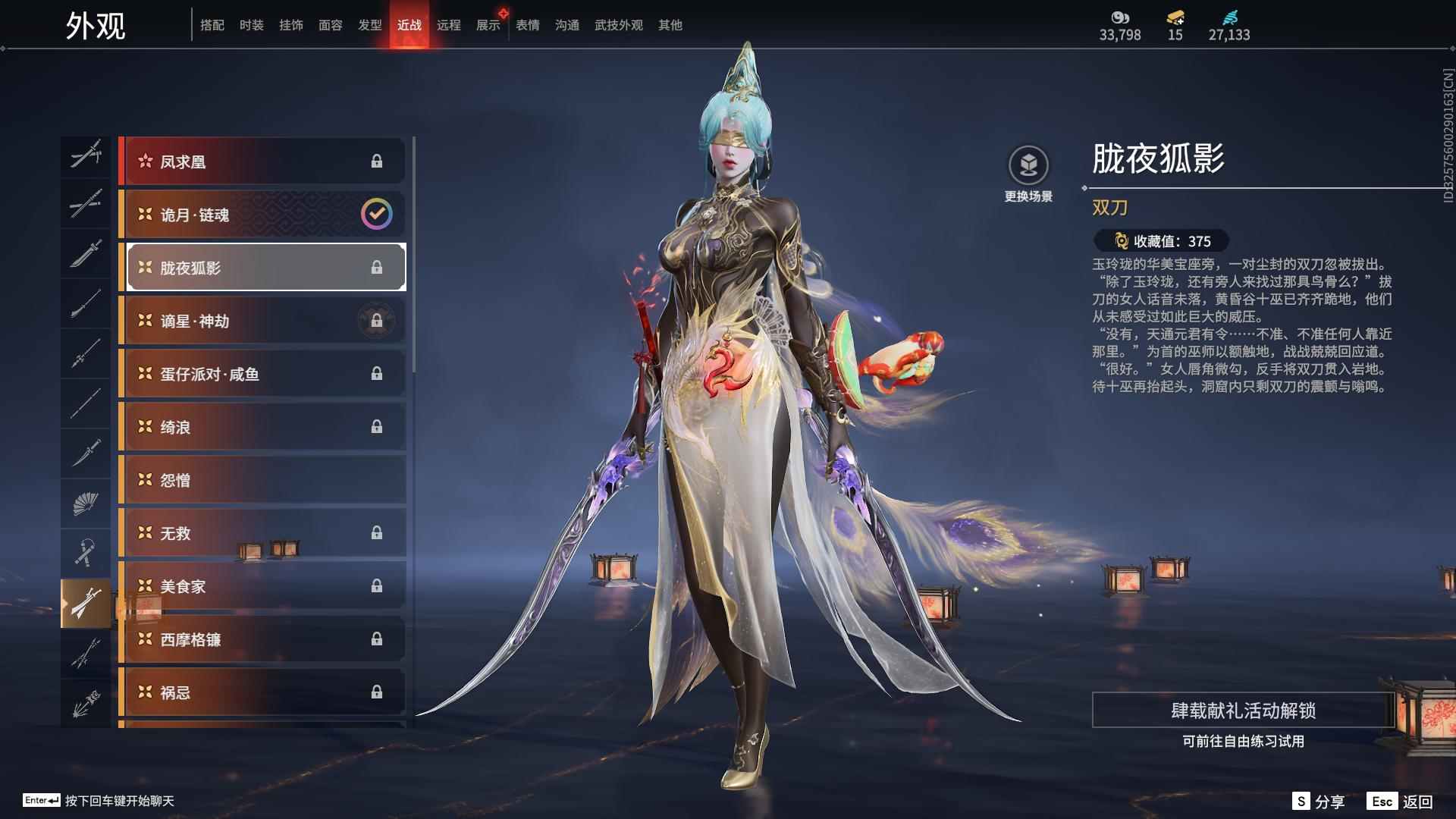Select the dual blades weapon category icon
Viewport: 1456px width, 819px height.
86,604
